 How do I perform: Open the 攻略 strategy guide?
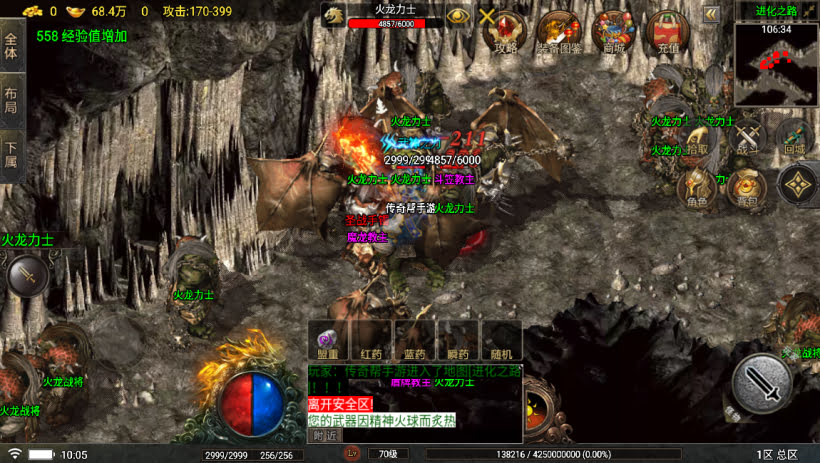pos(507,32)
